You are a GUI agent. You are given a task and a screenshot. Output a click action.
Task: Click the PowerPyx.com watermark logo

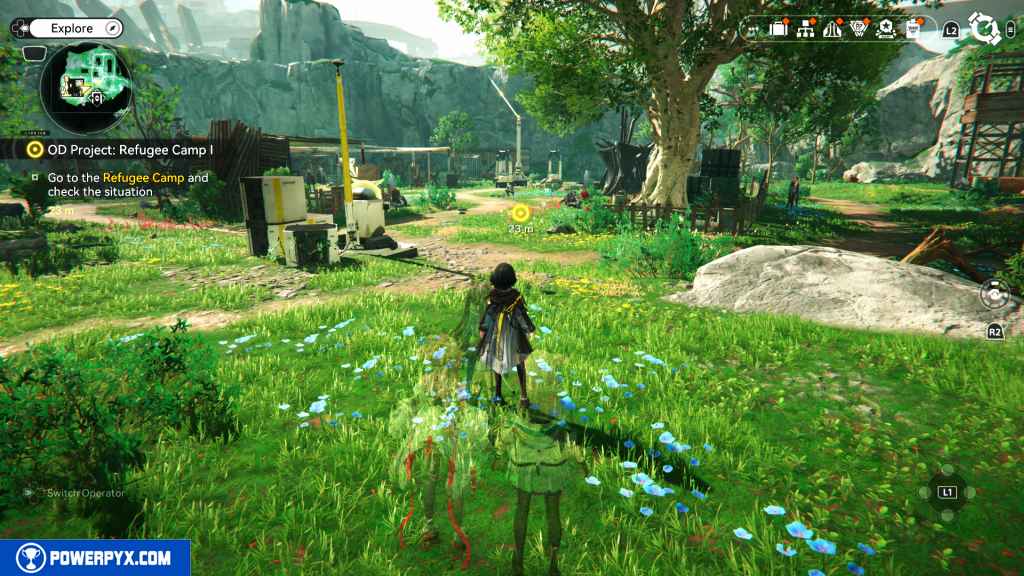click(x=95, y=558)
